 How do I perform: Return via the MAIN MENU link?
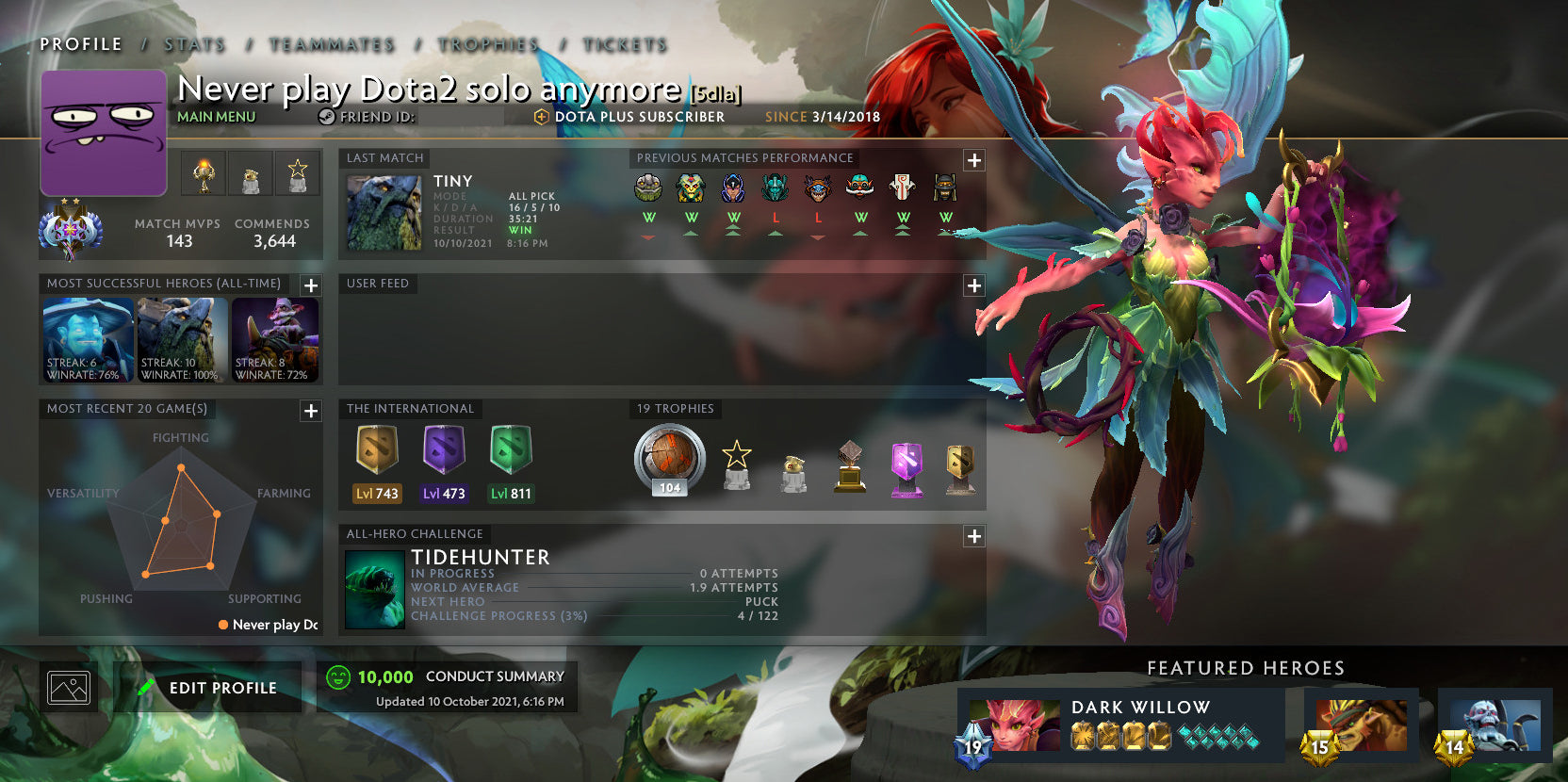pyautogui.click(x=217, y=117)
